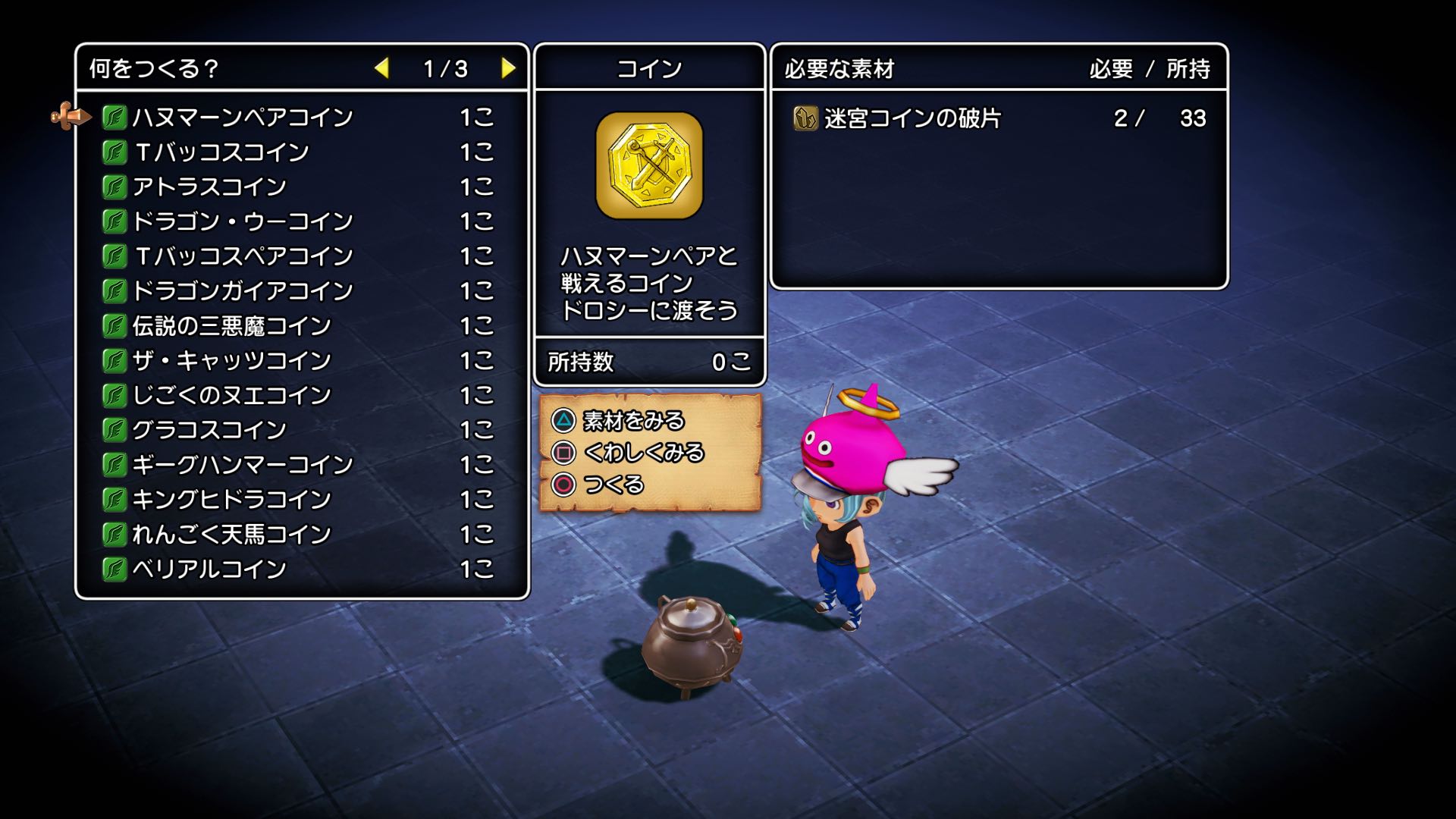
Task: Click the sword cursor icon on the list
Action: 68,115
